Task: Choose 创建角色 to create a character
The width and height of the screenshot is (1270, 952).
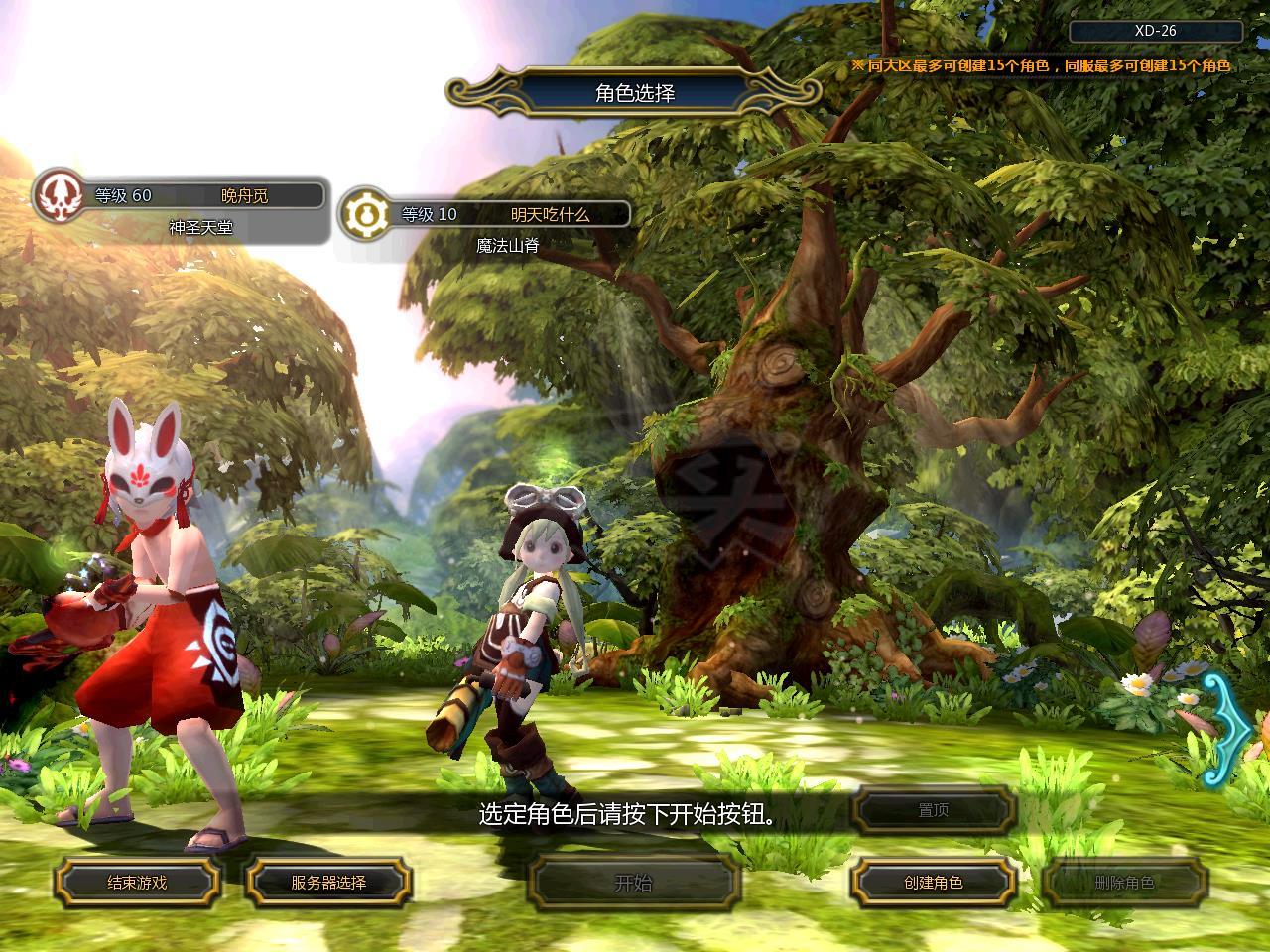Action: [934, 883]
